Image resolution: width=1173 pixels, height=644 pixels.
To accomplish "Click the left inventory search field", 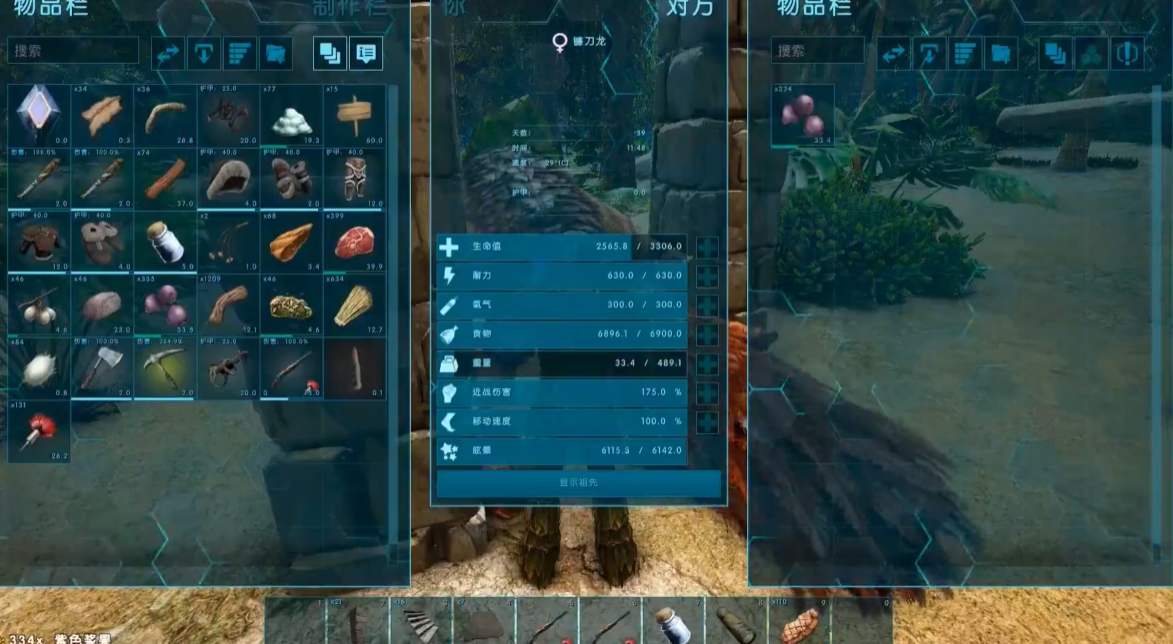I will point(74,51).
